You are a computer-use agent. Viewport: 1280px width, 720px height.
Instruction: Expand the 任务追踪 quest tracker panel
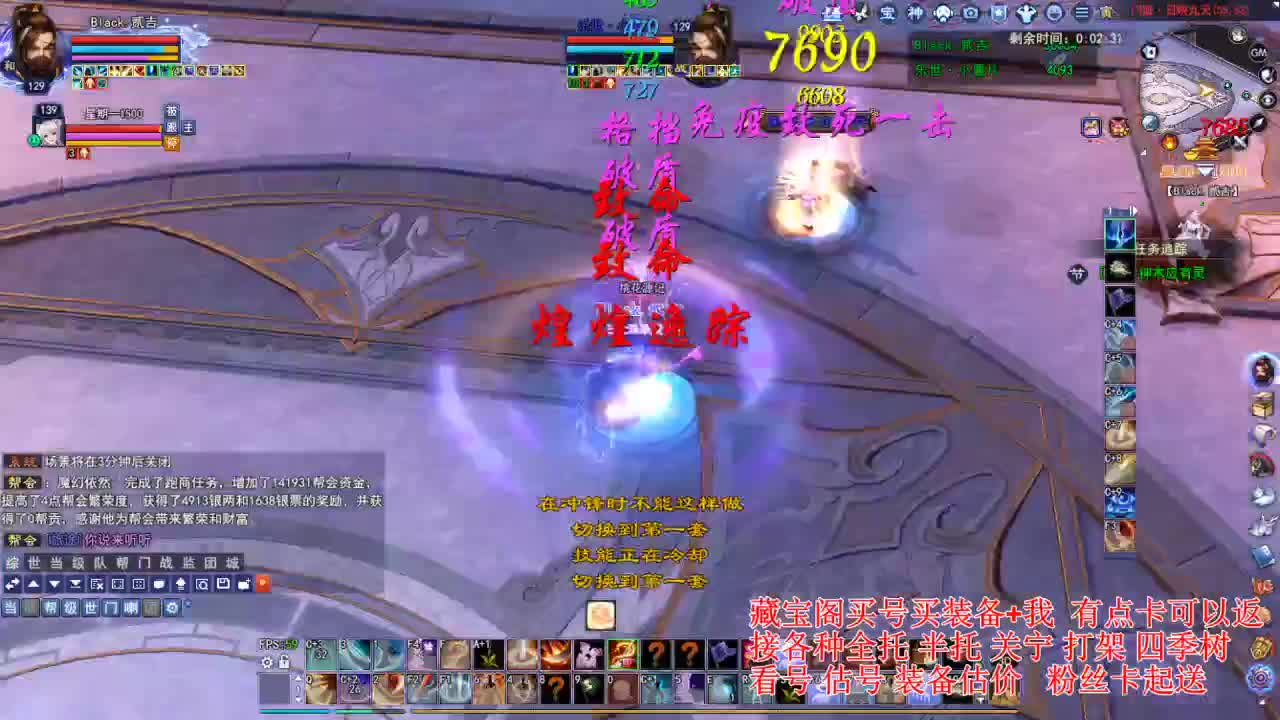(x=1134, y=210)
